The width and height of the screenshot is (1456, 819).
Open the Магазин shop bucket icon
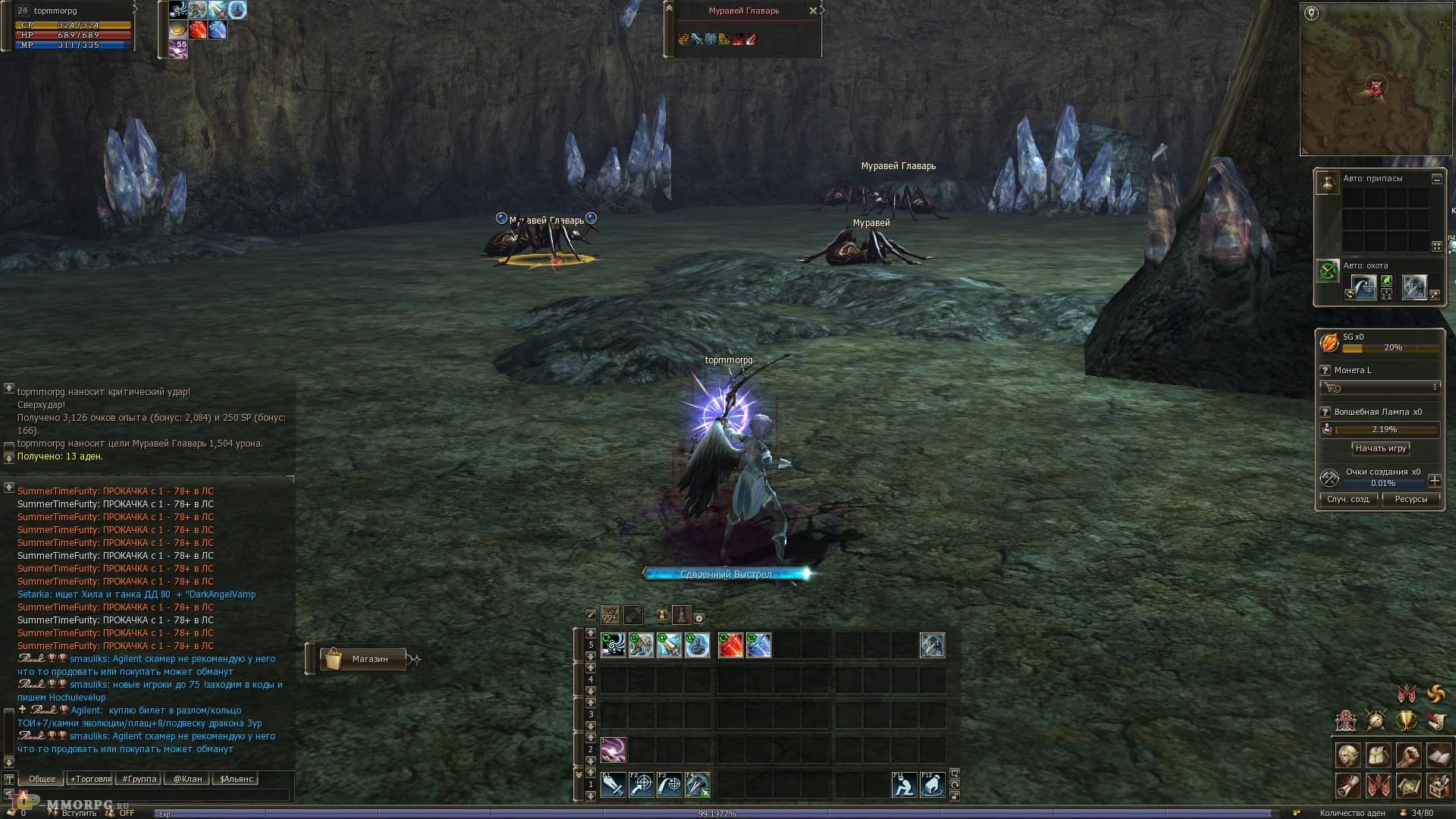(334, 658)
